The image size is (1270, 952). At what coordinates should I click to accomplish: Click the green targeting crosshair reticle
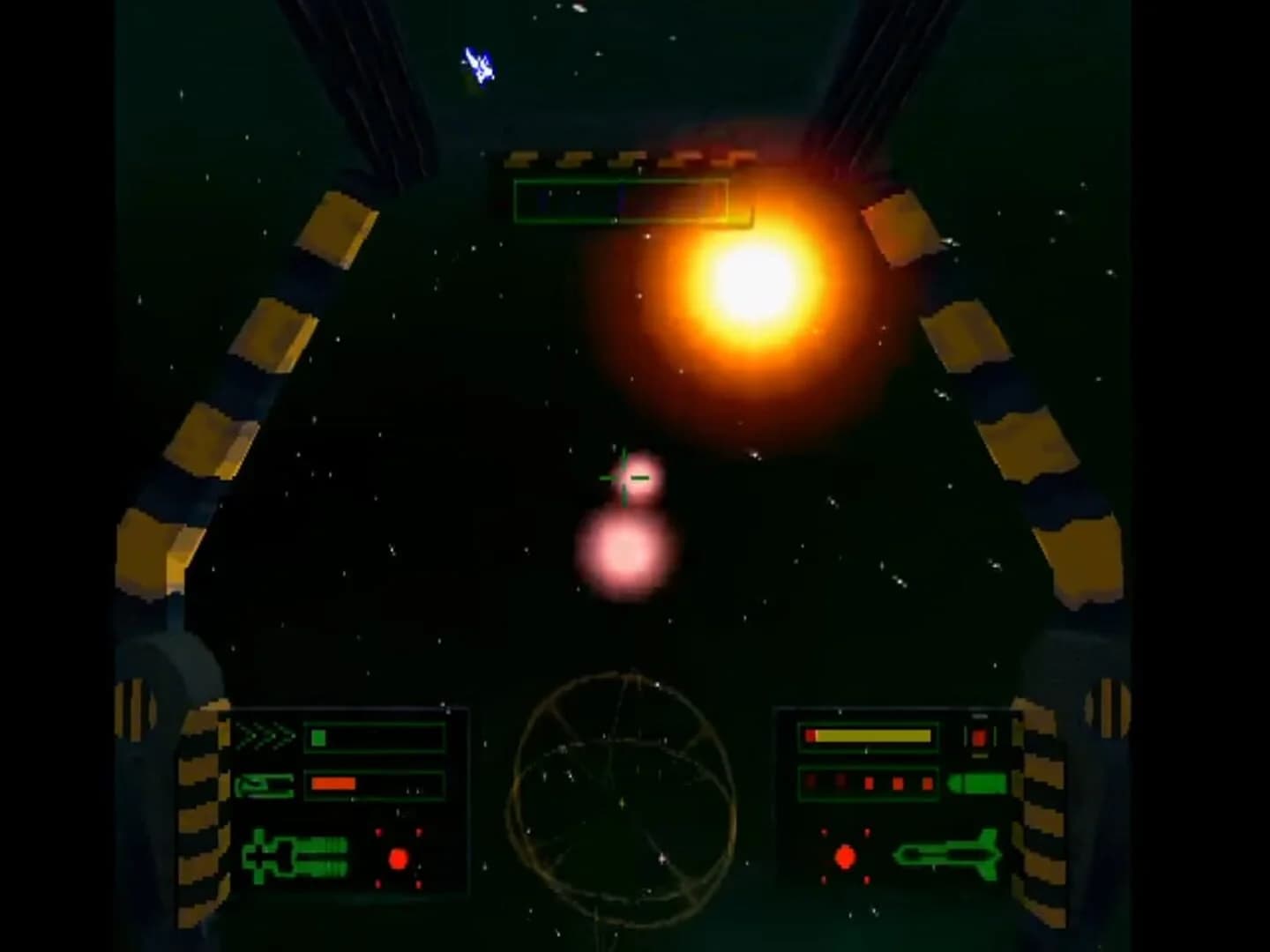coord(624,476)
